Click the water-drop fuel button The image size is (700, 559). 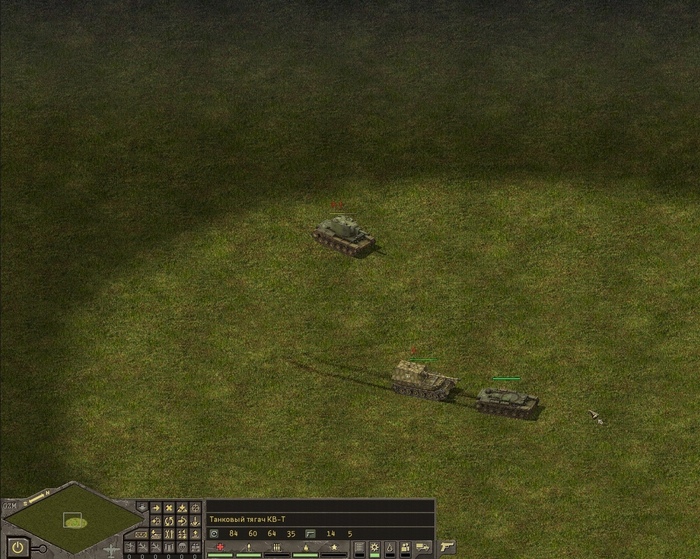pos(390,546)
